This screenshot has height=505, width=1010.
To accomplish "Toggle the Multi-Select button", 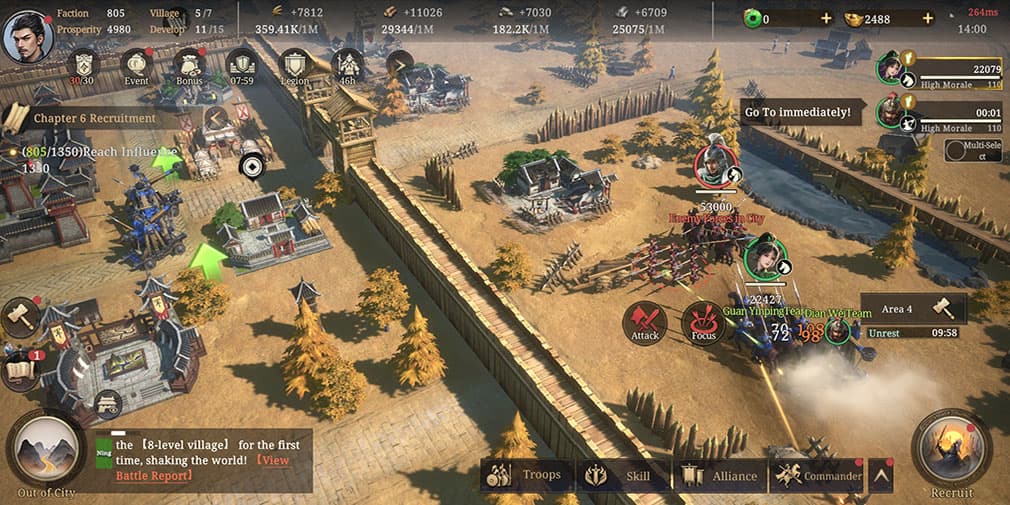I will click(x=973, y=150).
